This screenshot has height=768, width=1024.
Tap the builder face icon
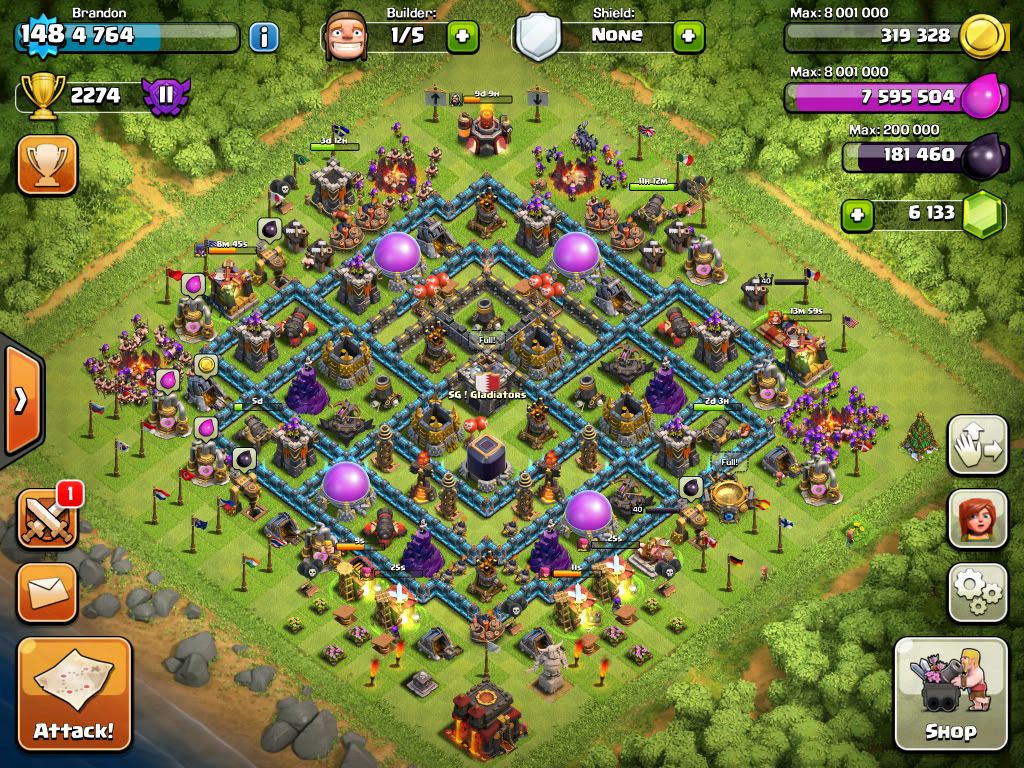(x=346, y=37)
